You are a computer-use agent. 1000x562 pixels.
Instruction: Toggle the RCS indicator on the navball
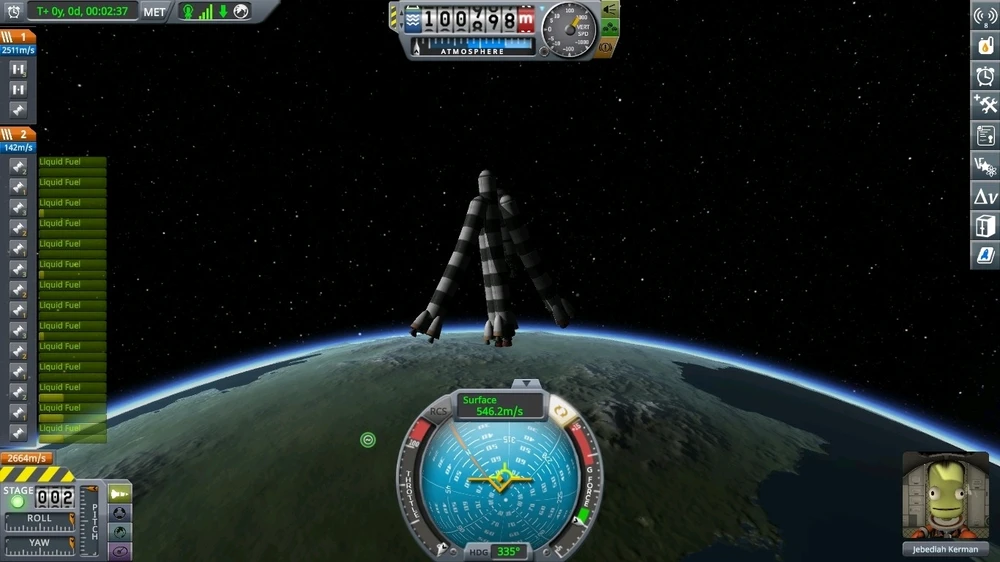tap(439, 411)
